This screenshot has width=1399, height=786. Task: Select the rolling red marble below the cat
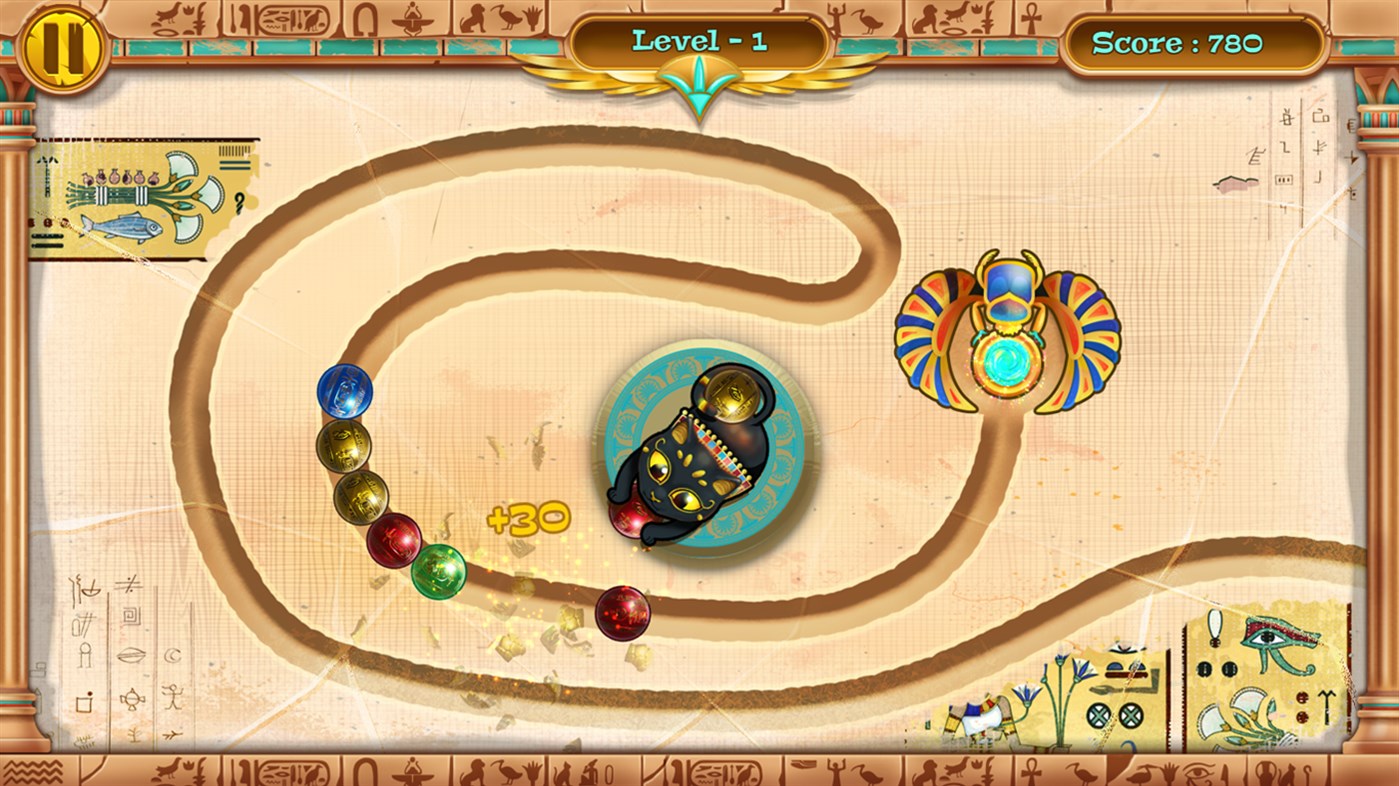[x=621, y=614]
